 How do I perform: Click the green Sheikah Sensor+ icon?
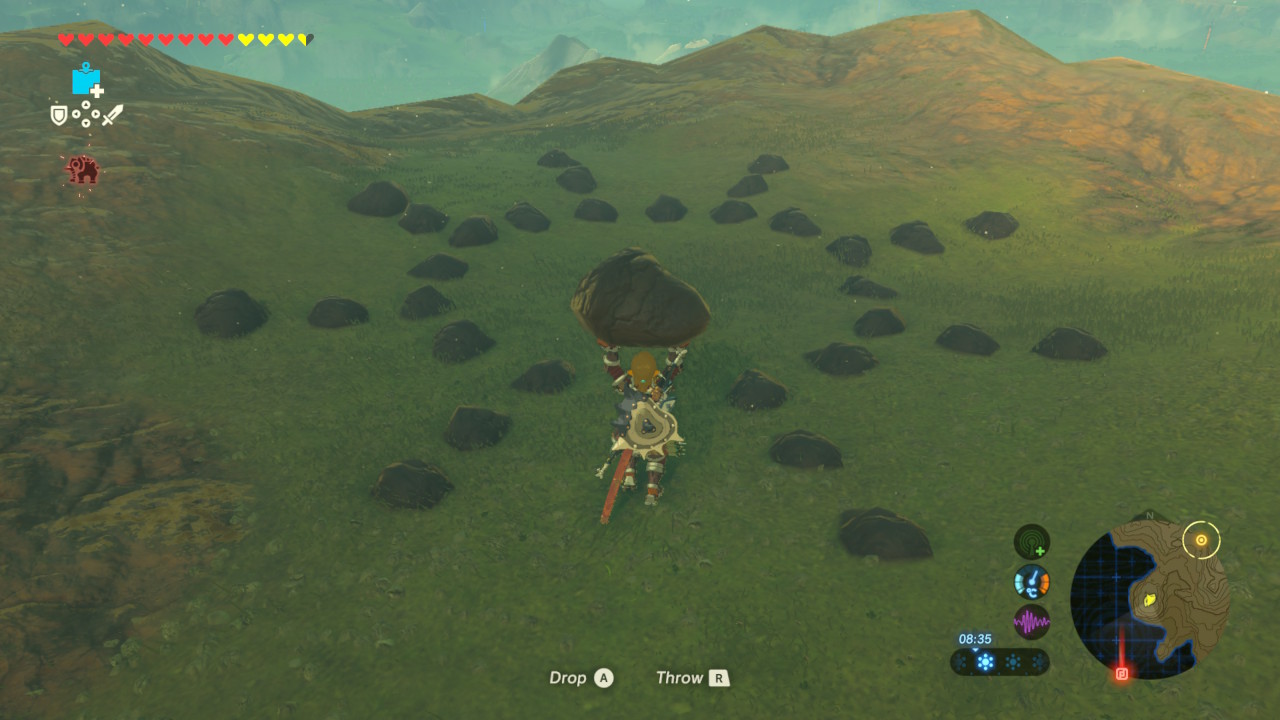pos(1031,542)
